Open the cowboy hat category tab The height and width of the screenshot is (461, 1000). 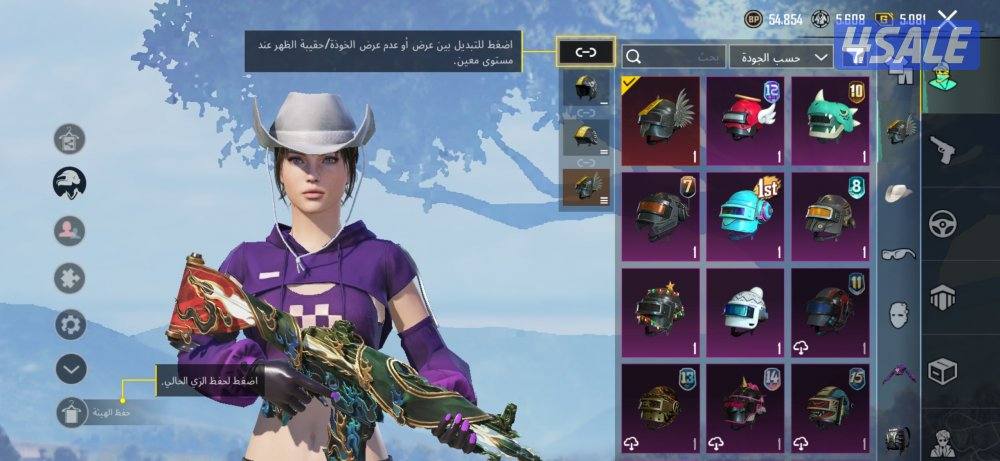click(x=899, y=191)
